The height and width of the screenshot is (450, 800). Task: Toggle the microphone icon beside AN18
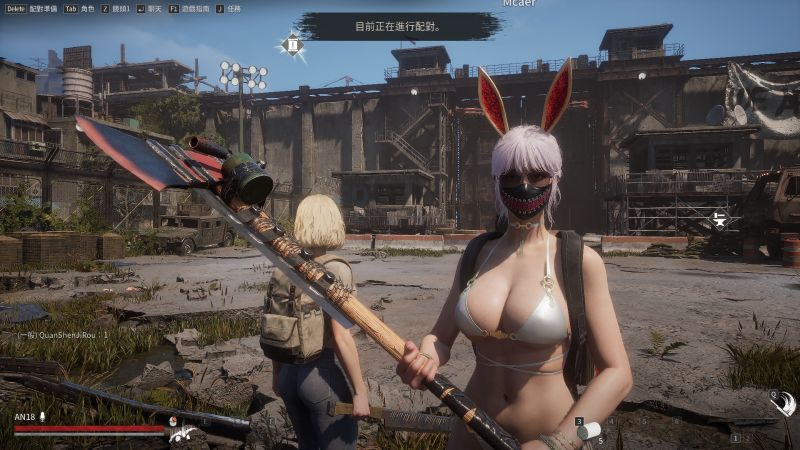click(x=44, y=418)
